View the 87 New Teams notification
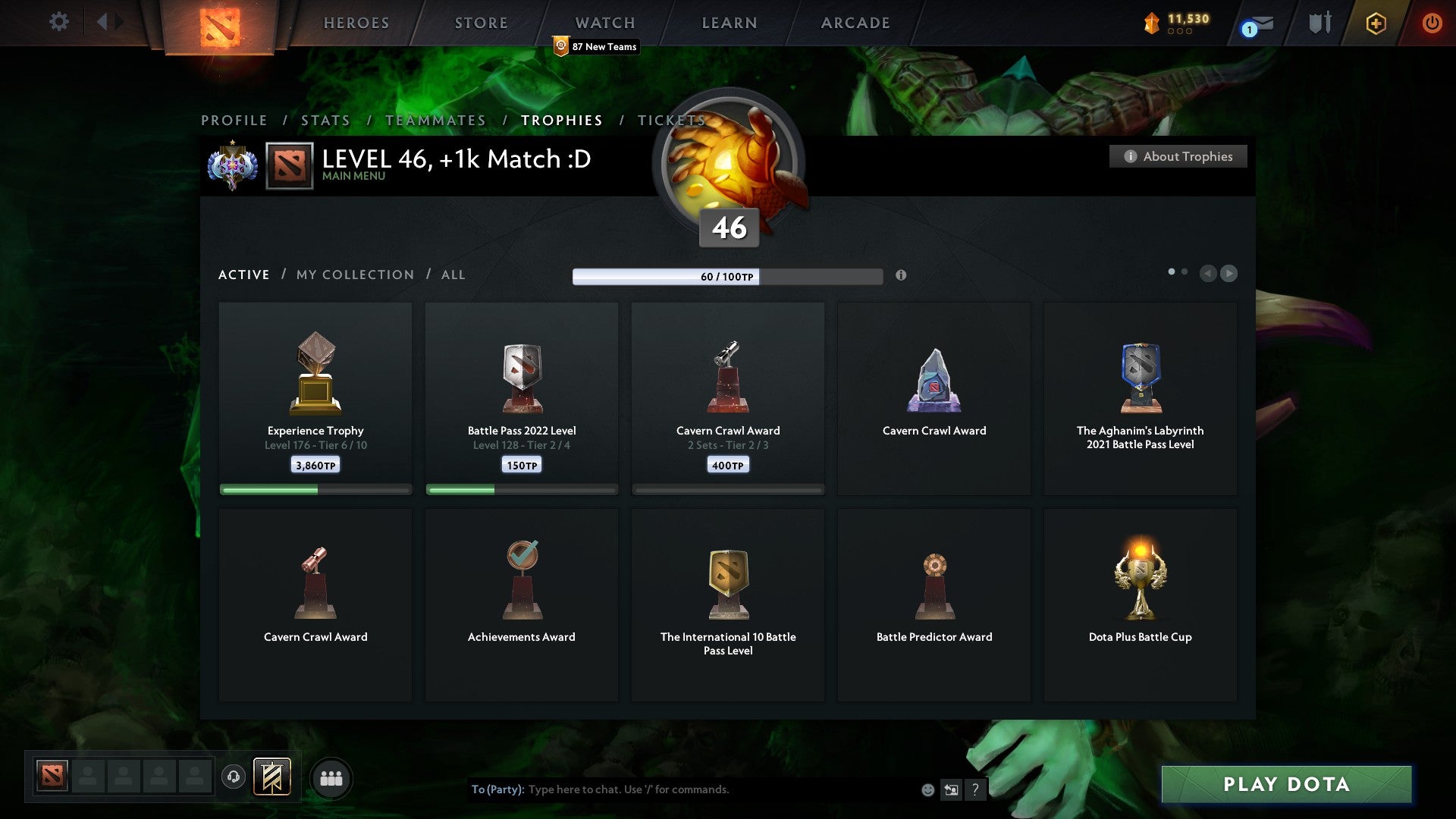 point(596,46)
